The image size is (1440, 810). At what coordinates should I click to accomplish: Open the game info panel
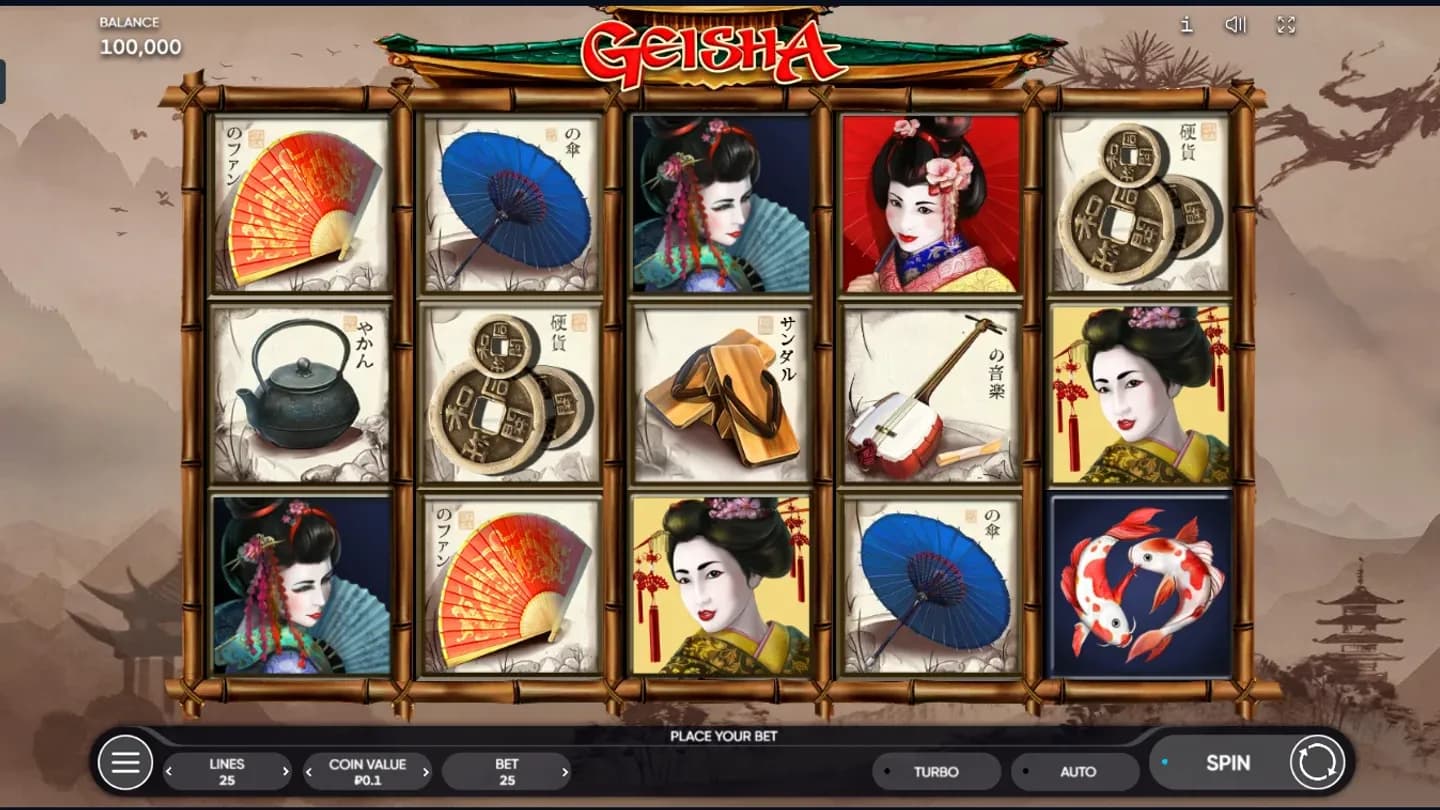[x=1187, y=25]
